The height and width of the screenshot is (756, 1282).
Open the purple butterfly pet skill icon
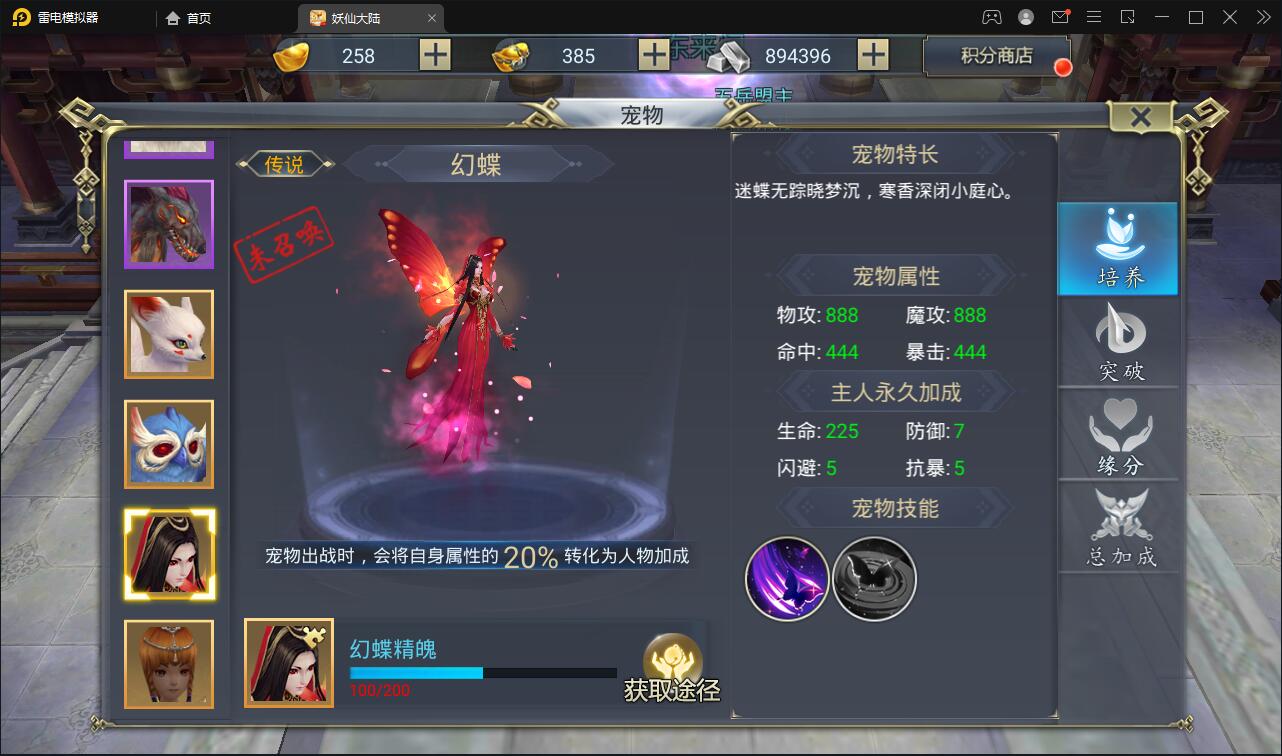[786, 580]
